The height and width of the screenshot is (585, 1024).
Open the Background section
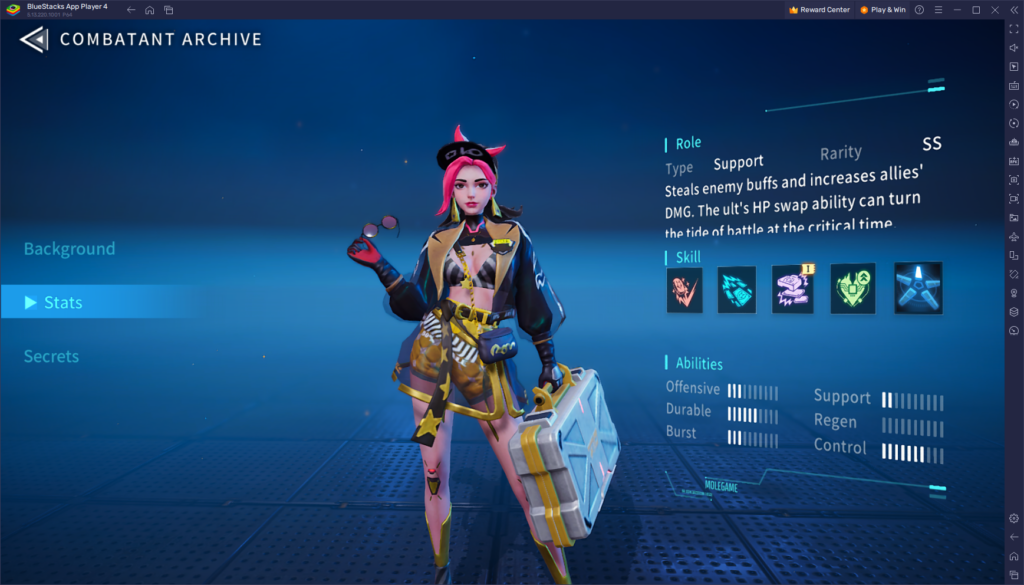pos(70,249)
